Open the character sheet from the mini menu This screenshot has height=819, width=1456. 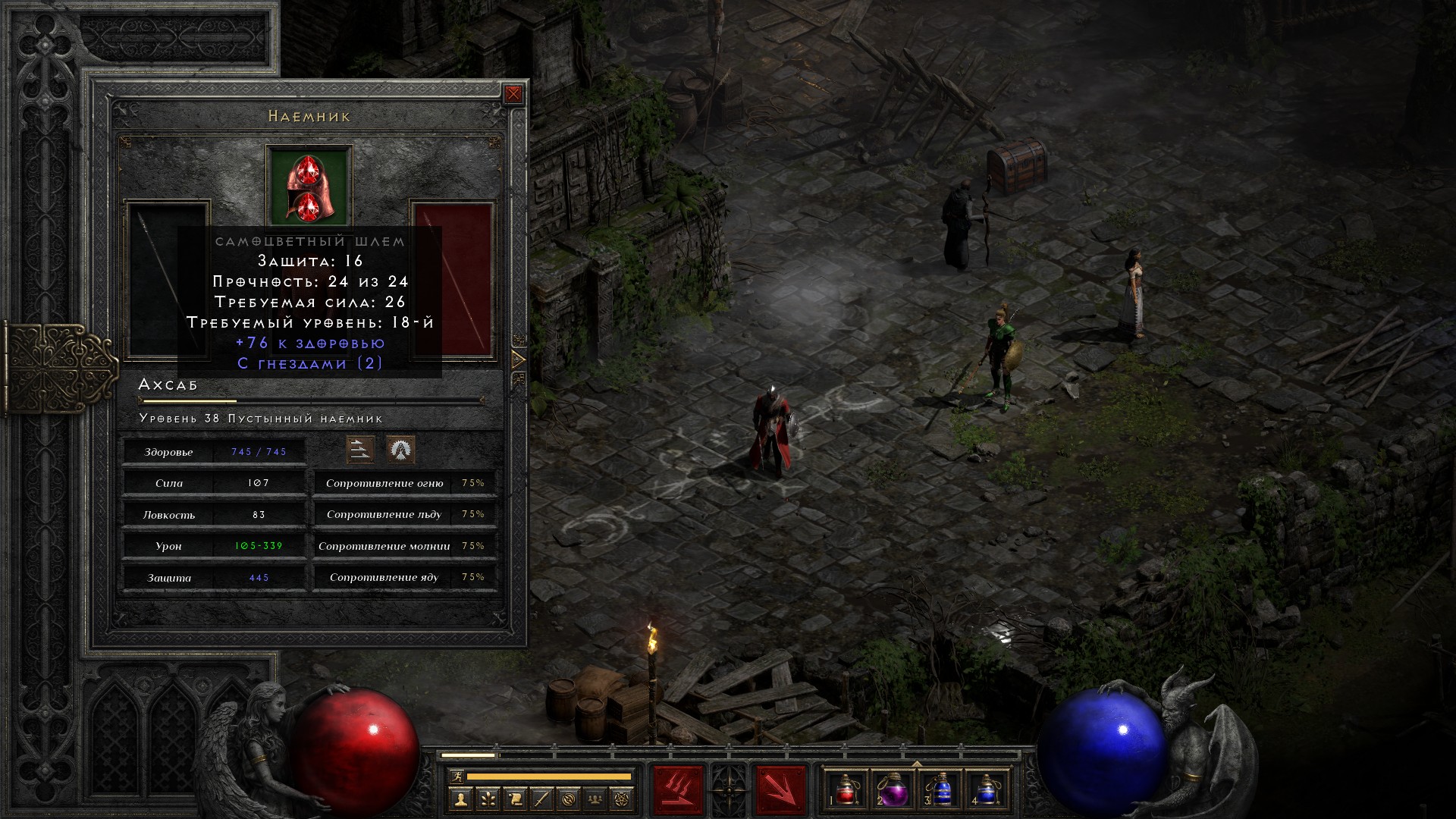click(x=460, y=799)
